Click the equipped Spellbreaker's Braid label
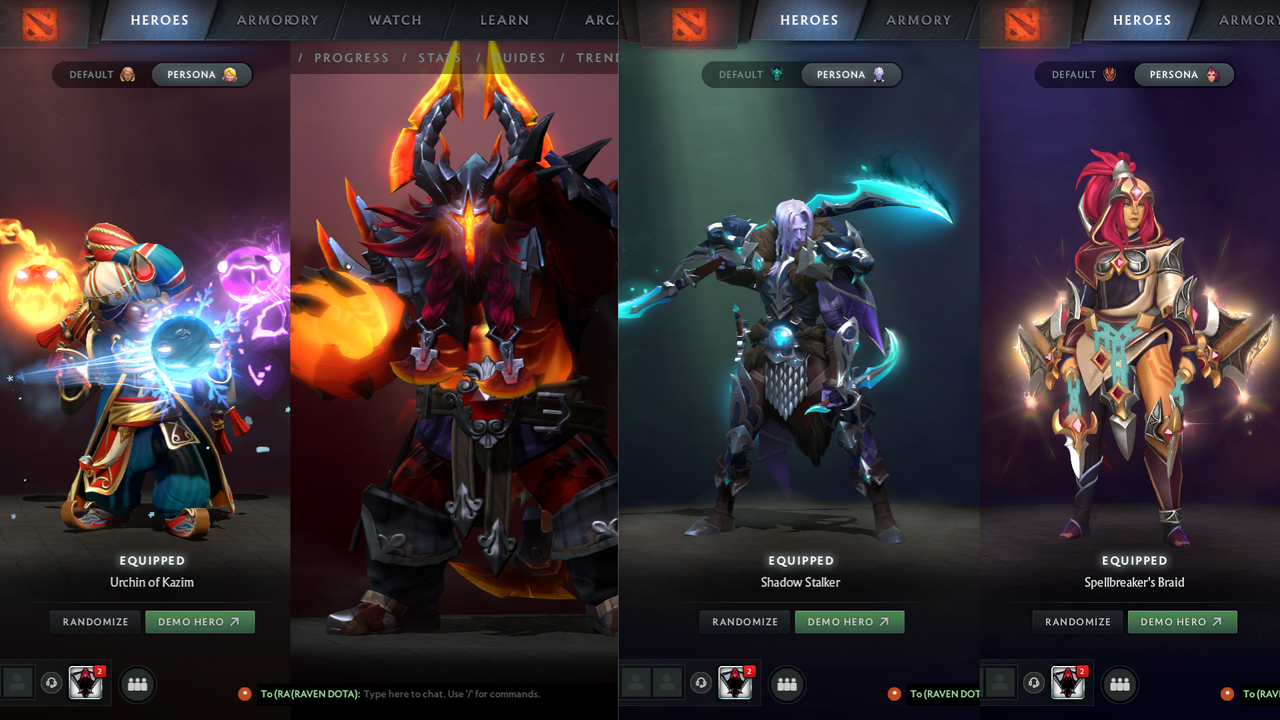1280x720 pixels. coord(1135,582)
